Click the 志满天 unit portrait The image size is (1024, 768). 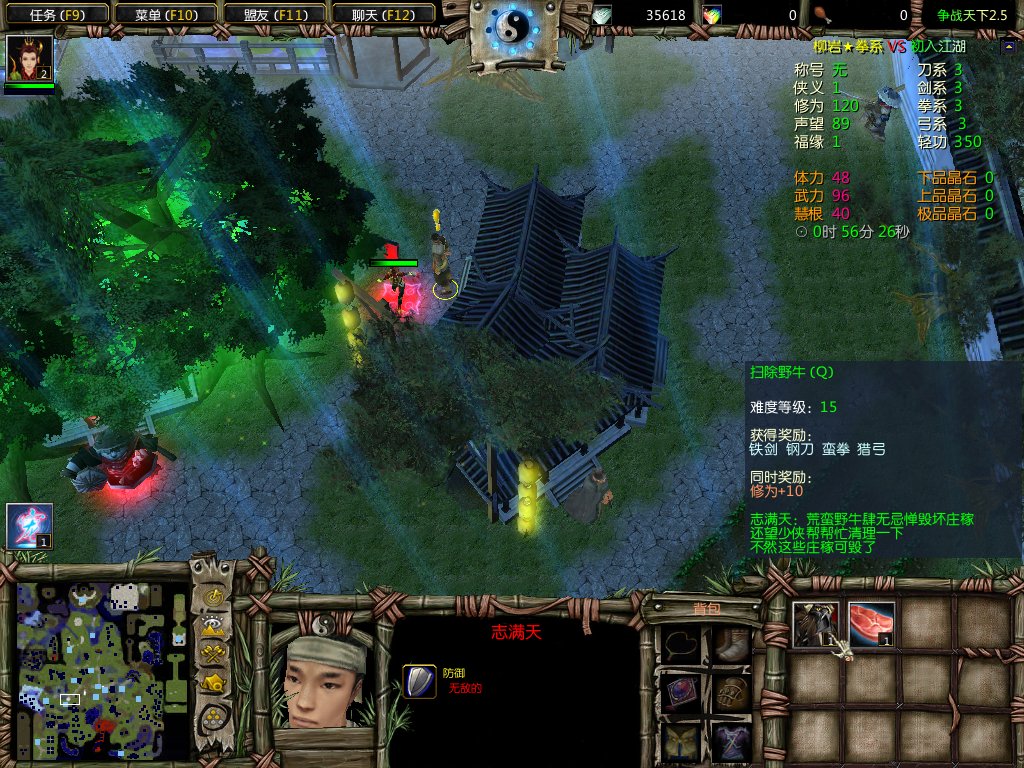[x=321, y=680]
